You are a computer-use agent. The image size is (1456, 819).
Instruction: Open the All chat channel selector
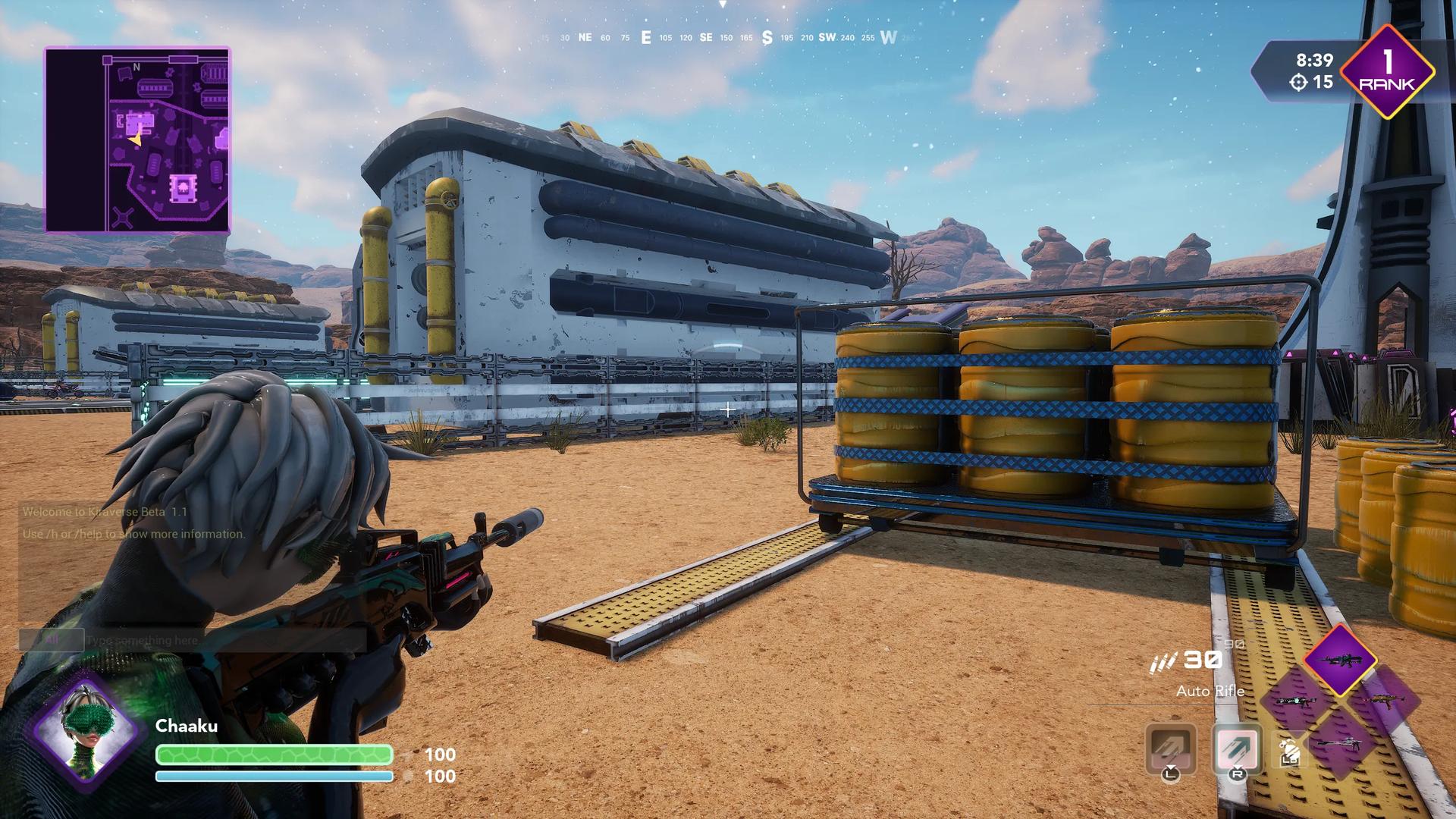(x=52, y=640)
